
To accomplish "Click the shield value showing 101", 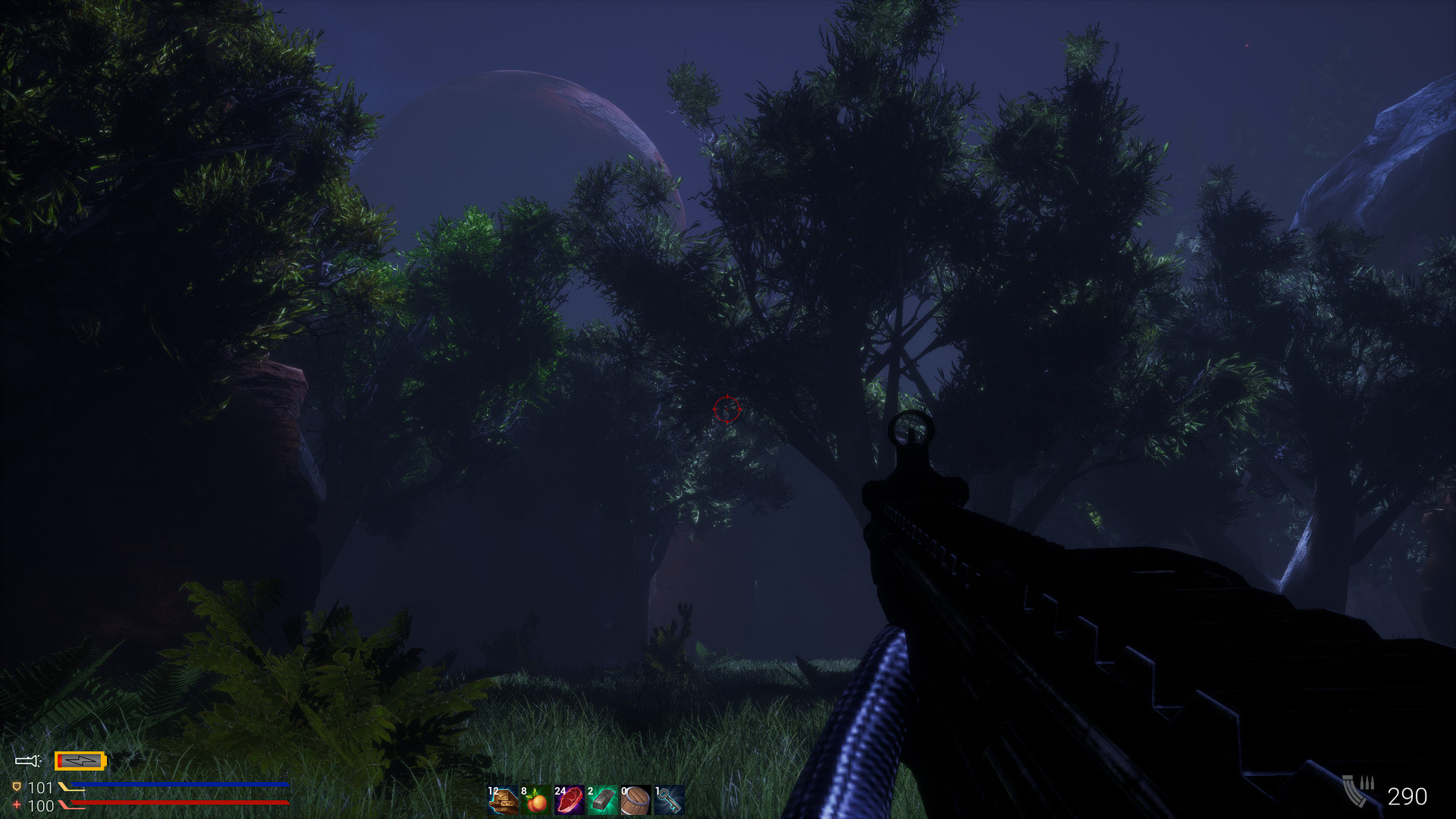I will (41, 786).
